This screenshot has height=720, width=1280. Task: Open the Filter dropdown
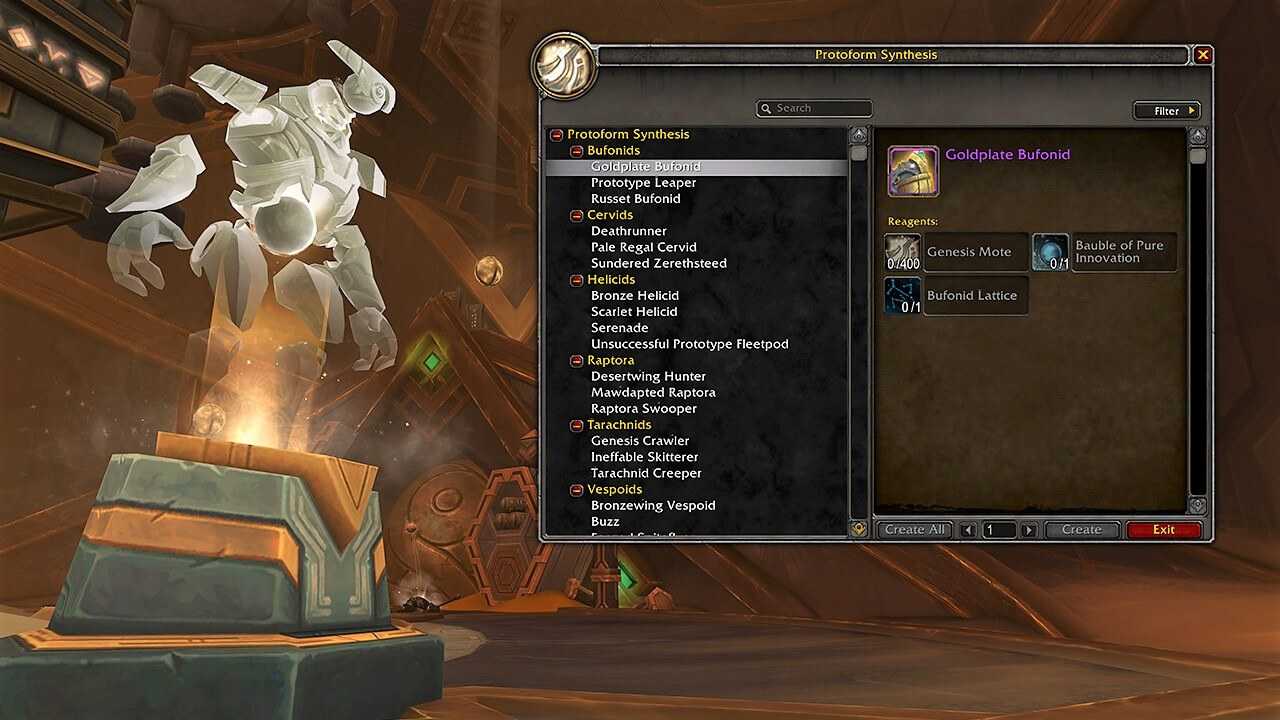point(1166,111)
